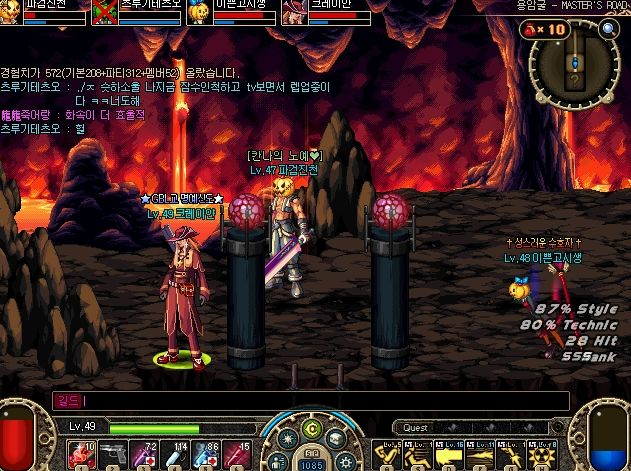Select the first party member portrait

pyautogui.click(x=14, y=12)
